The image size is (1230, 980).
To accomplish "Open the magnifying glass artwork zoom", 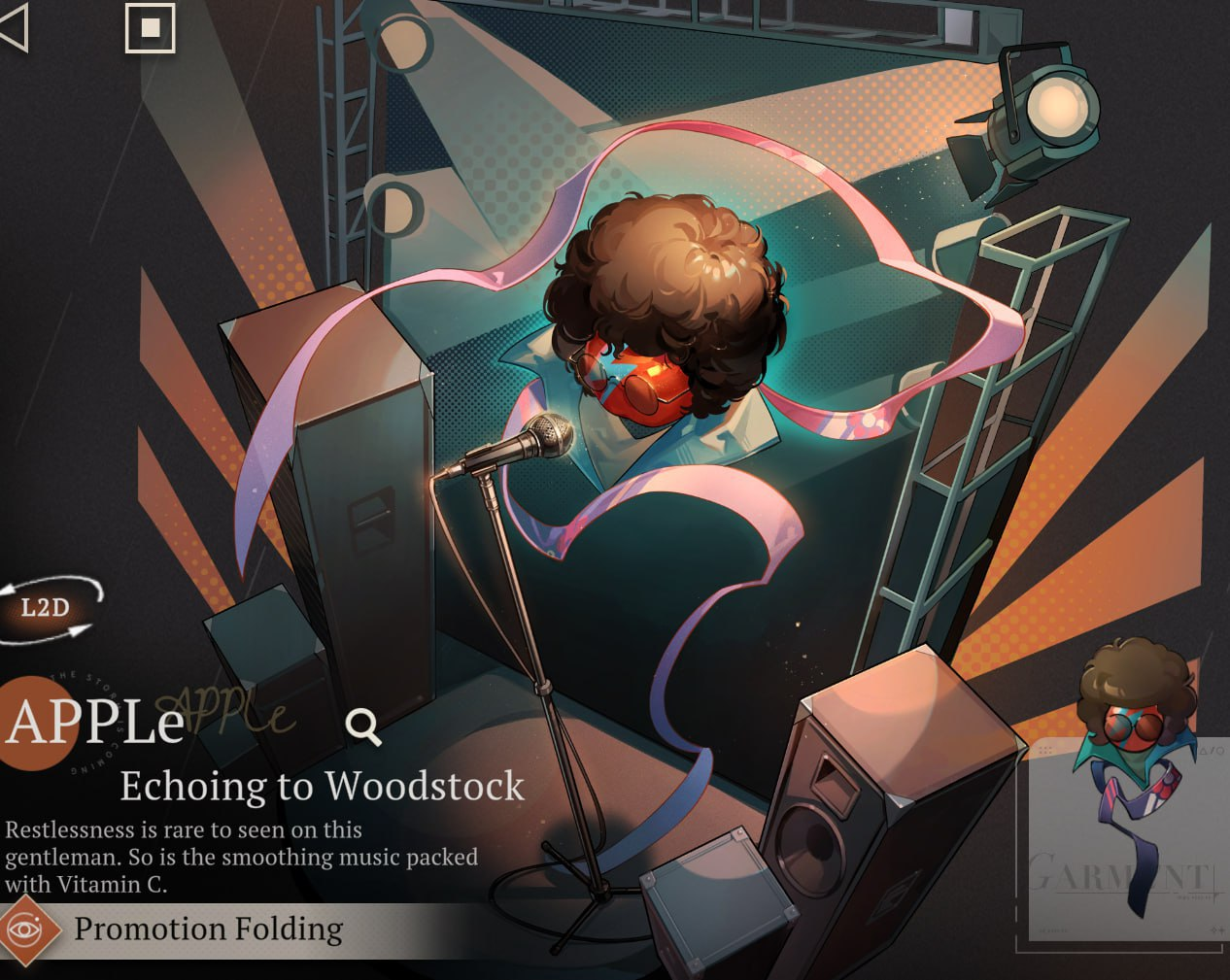I will click(x=363, y=726).
